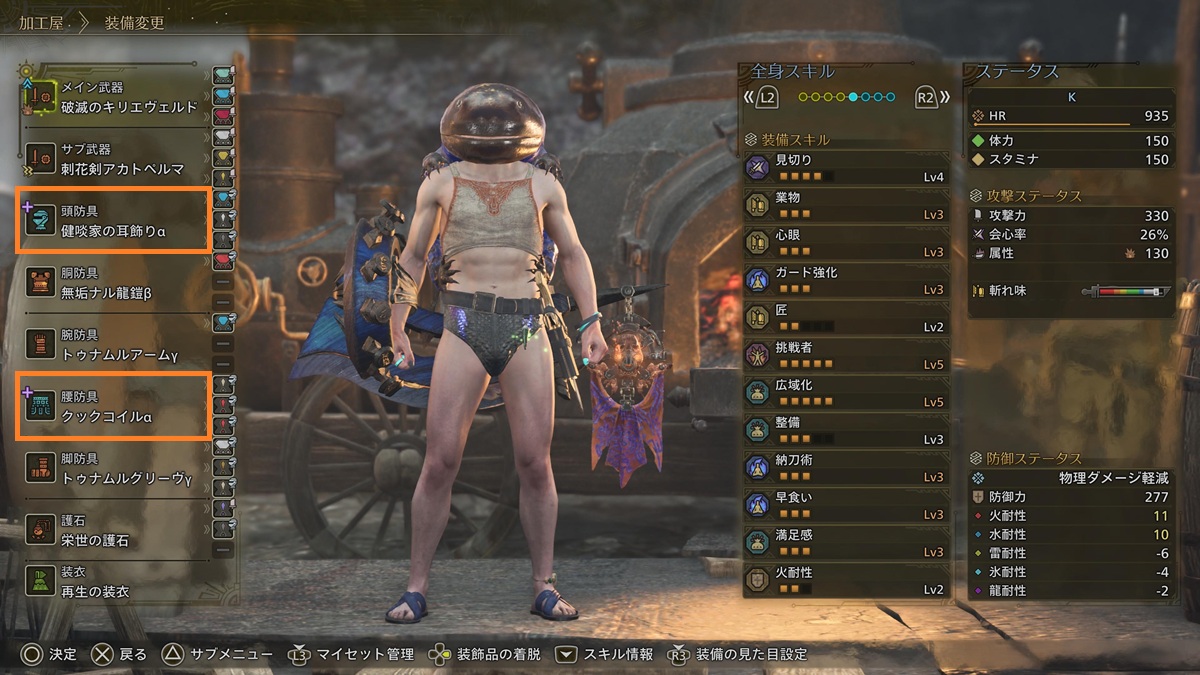Image resolution: width=1200 pixels, height=675 pixels.
Task: Select the 整備 skill entry
Action: [x=845, y=431]
